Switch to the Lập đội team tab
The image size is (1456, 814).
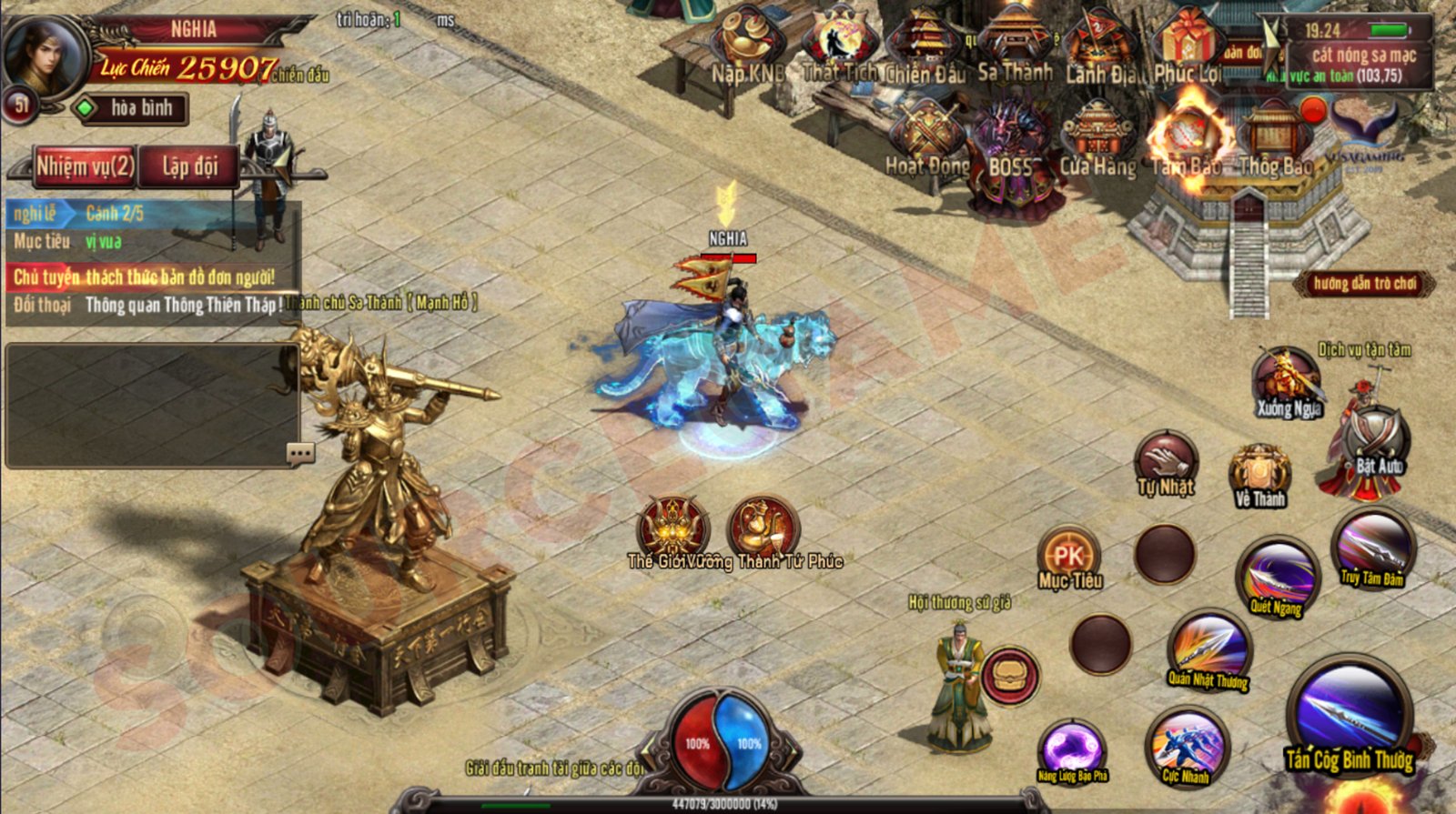pos(189,166)
